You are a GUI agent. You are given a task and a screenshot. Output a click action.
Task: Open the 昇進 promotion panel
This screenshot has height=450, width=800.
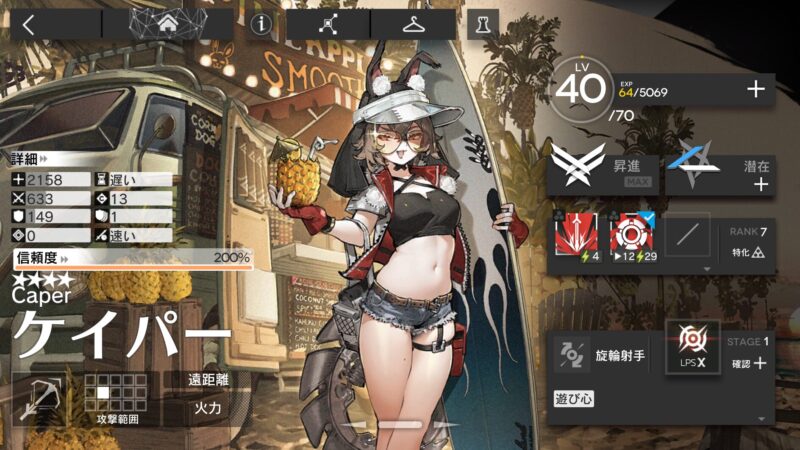tap(604, 168)
